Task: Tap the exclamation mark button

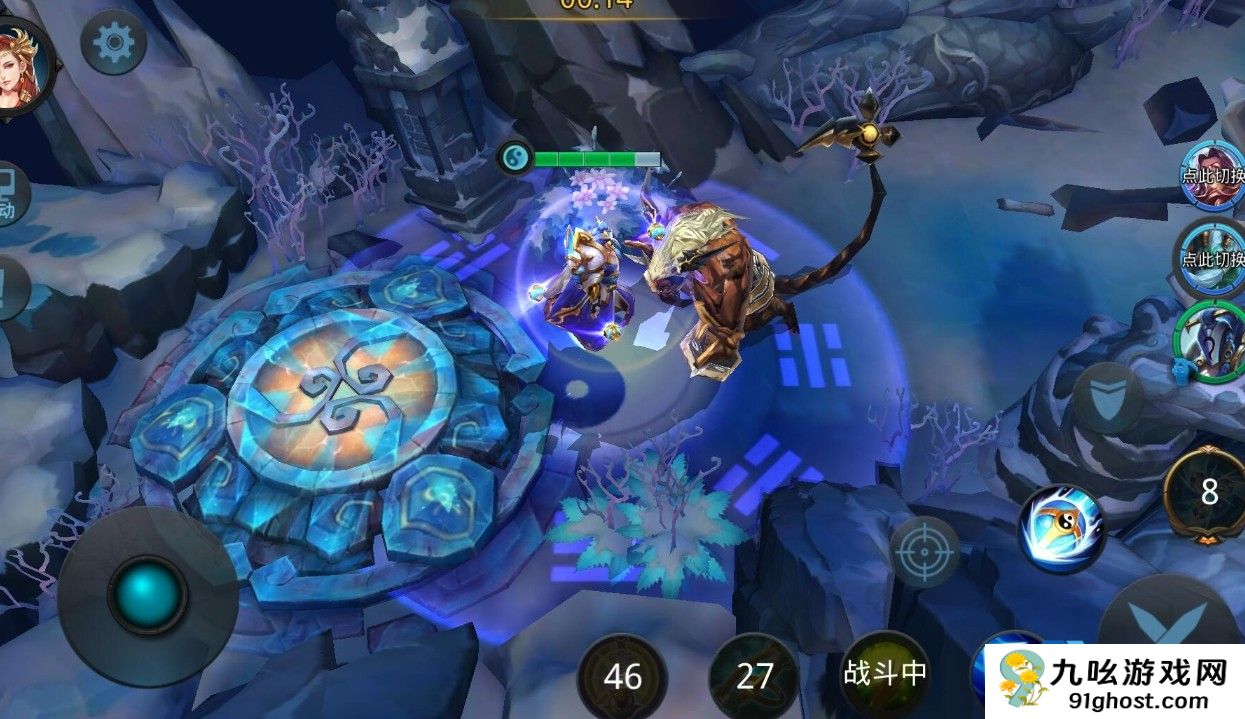Action: pyautogui.click(x=10, y=289)
